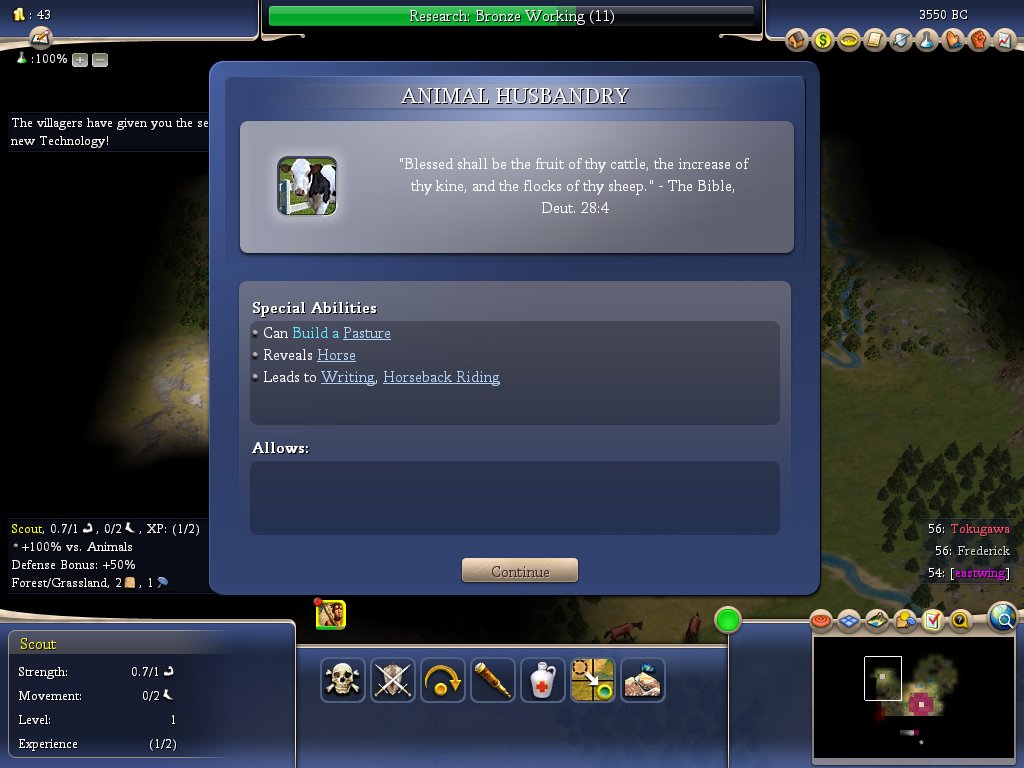Viewport: 1024px width, 768px height.
Task: Click the green end turn button
Action: 728,621
